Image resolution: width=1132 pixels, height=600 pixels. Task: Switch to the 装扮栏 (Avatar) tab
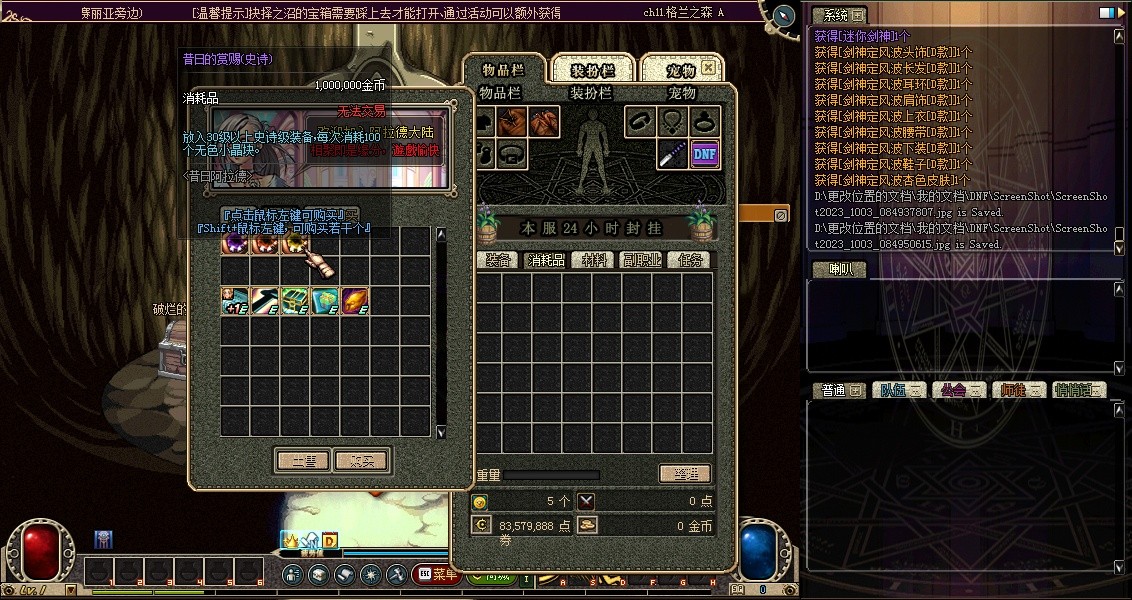coord(592,70)
